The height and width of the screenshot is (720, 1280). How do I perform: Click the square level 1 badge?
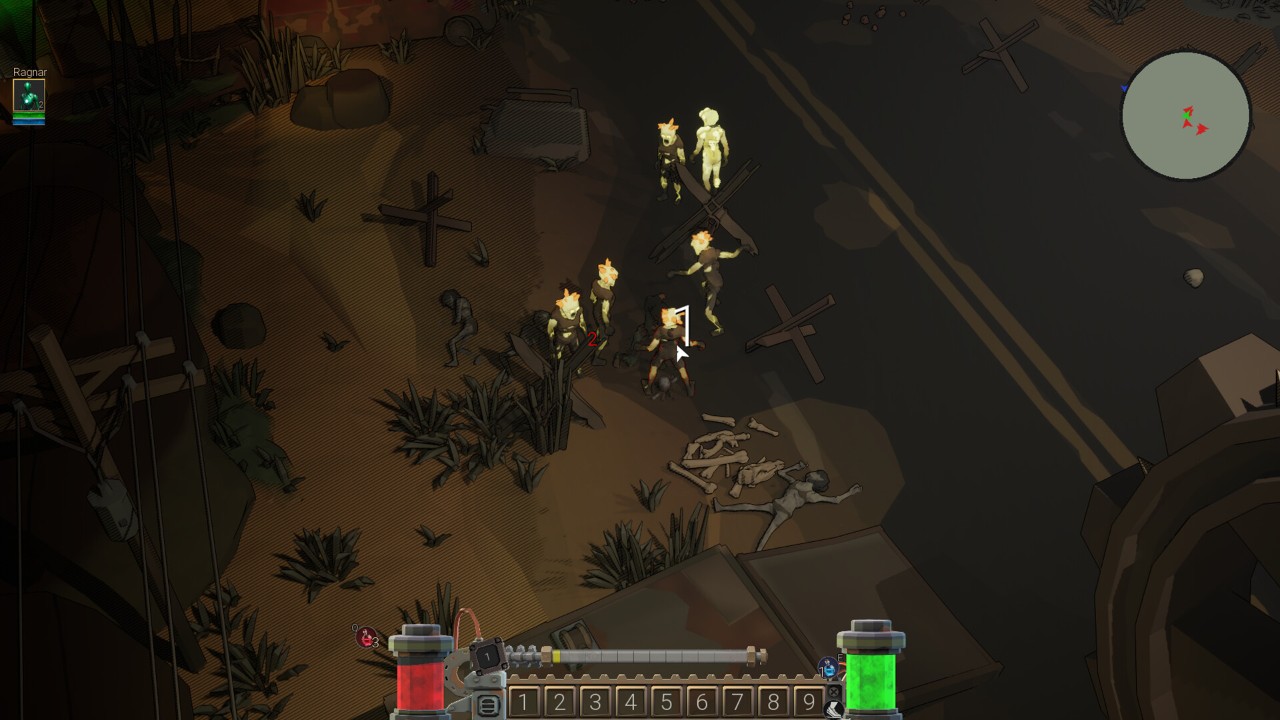click(x=487, y=656)
